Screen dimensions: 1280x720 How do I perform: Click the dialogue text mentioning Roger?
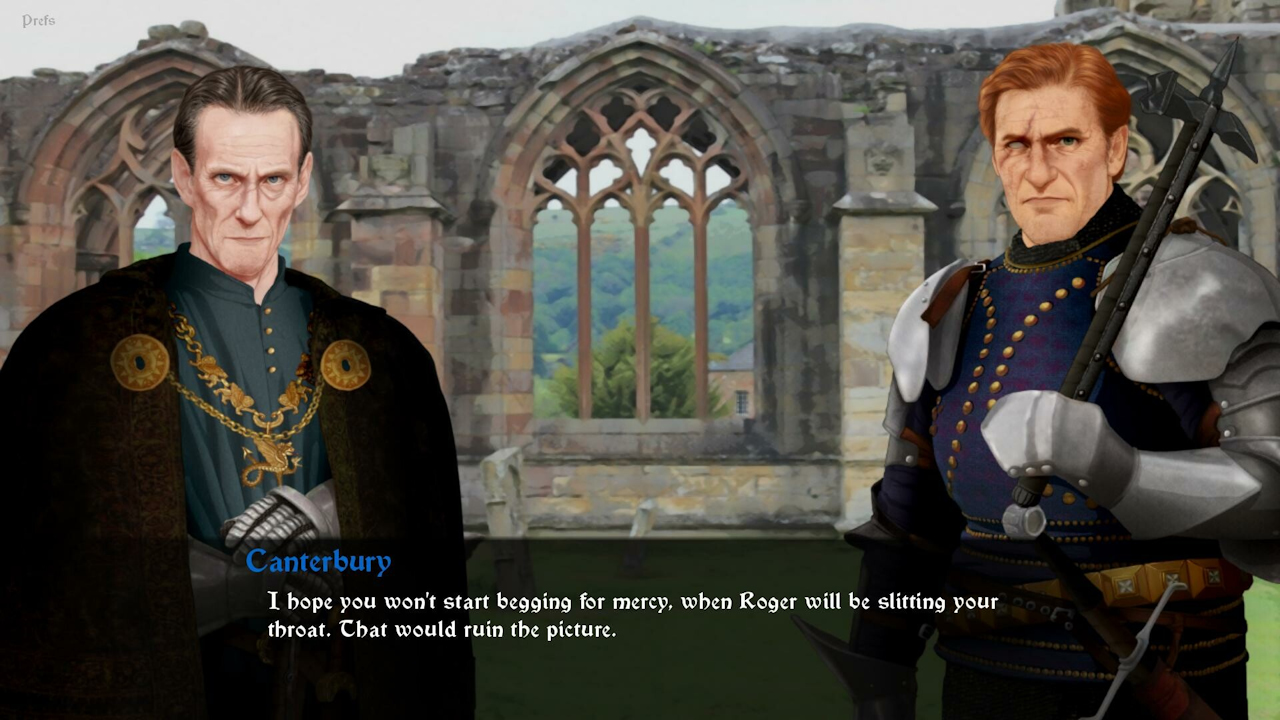630,601
